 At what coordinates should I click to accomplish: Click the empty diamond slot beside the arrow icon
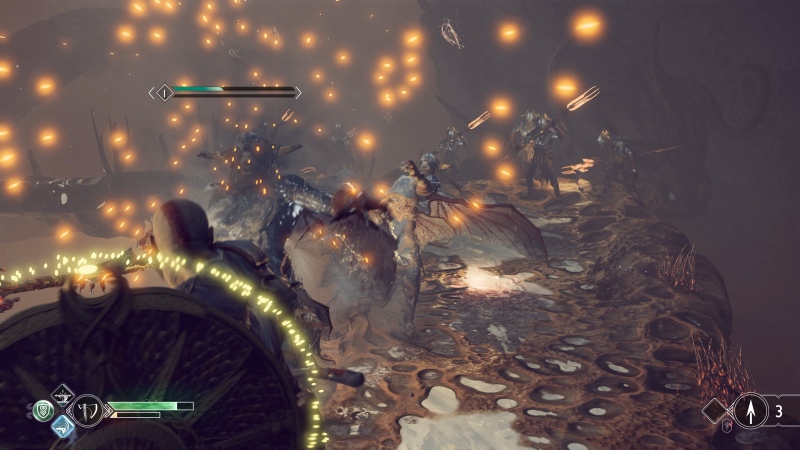717,410
